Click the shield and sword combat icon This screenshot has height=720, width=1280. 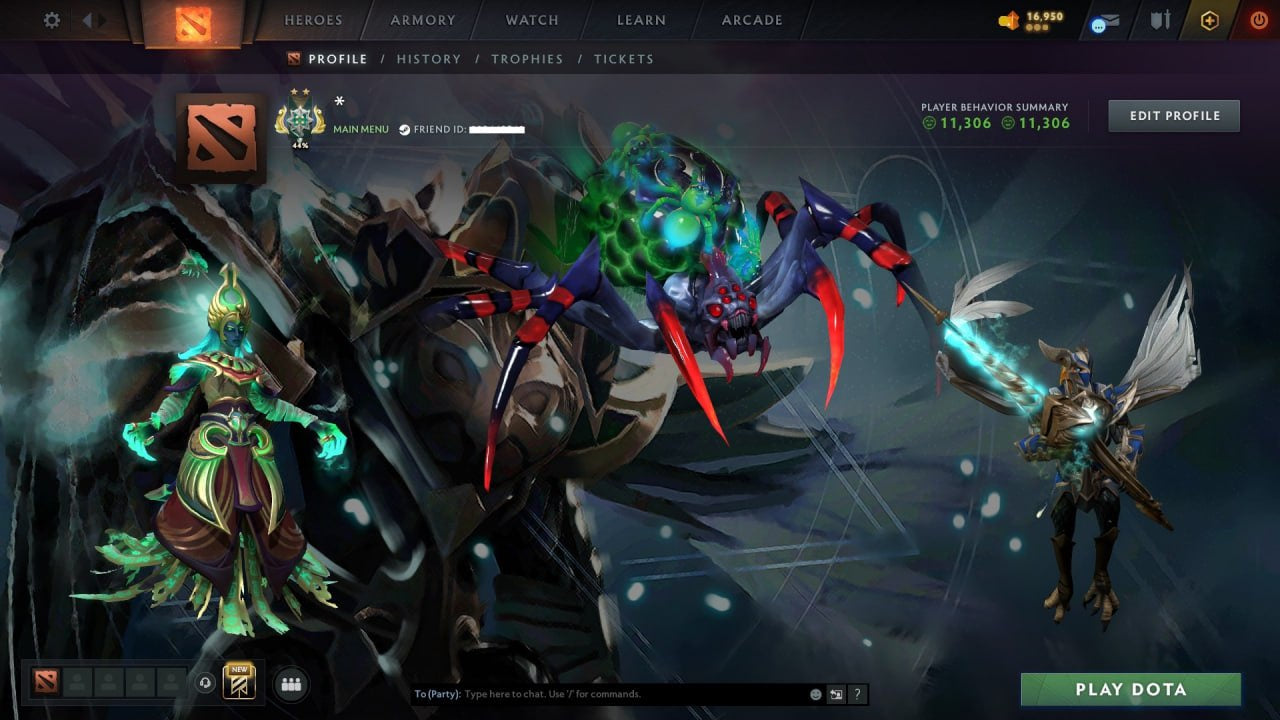tap(1159, 19)
